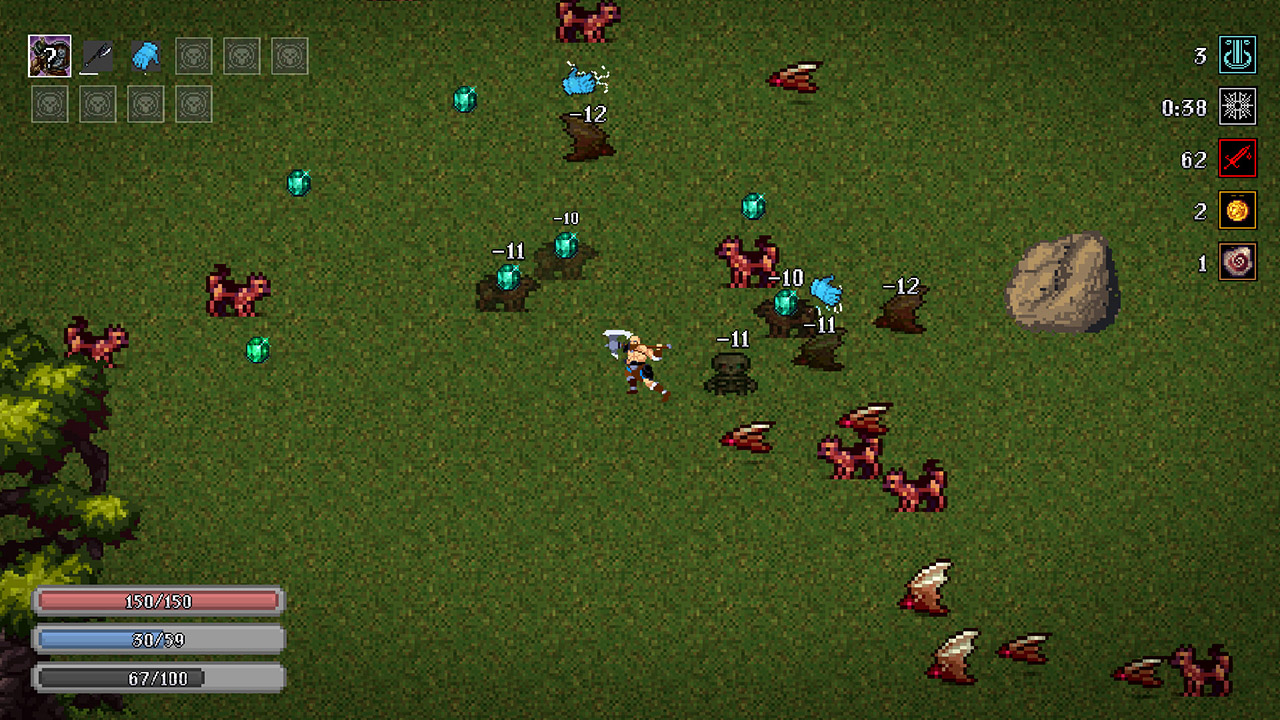Click the gold coin currency icon
The width and height of the screenshot is (1280, 720).
click(x=1238, y=212)
